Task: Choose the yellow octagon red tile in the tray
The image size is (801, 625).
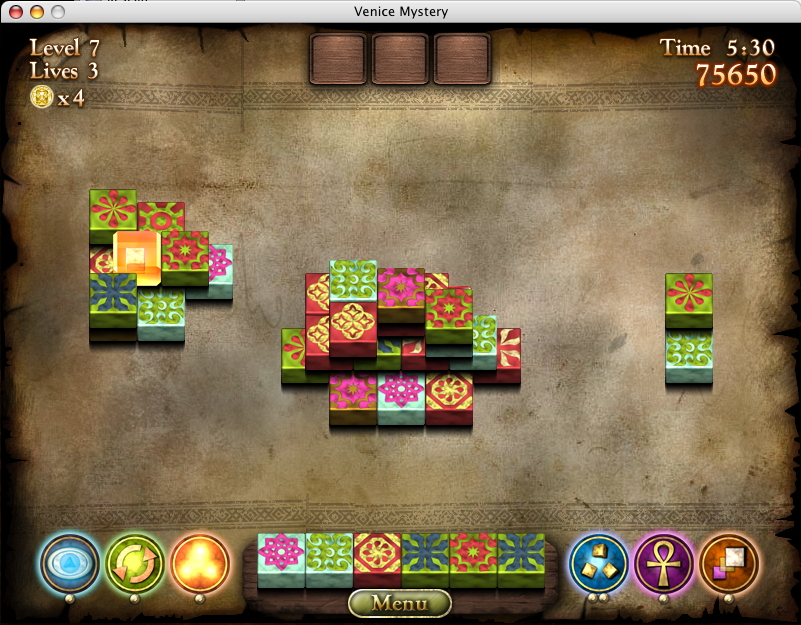Action: point(377,555)
